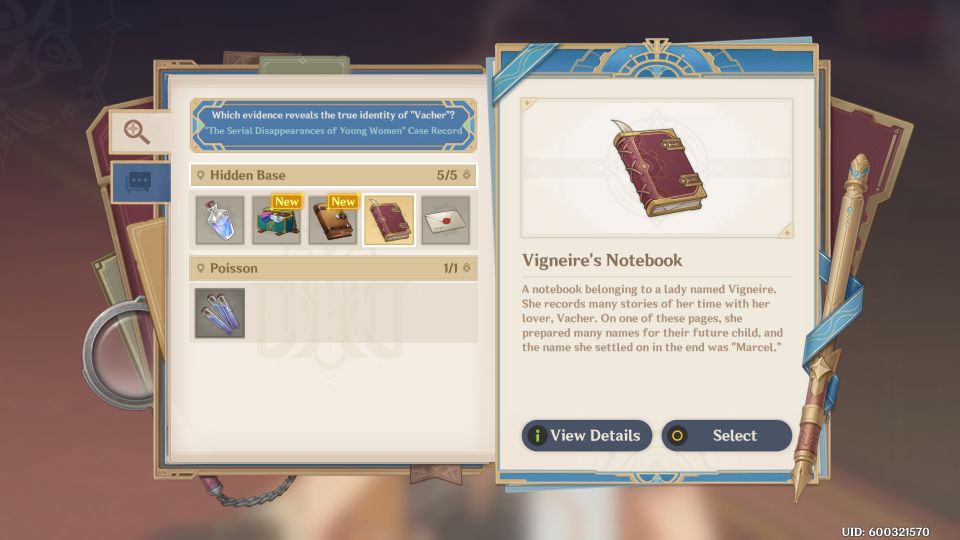Viewport: 960px width, 540px height.
Task: Pick the blue potion bottle evidence
Action: point(219,220)
